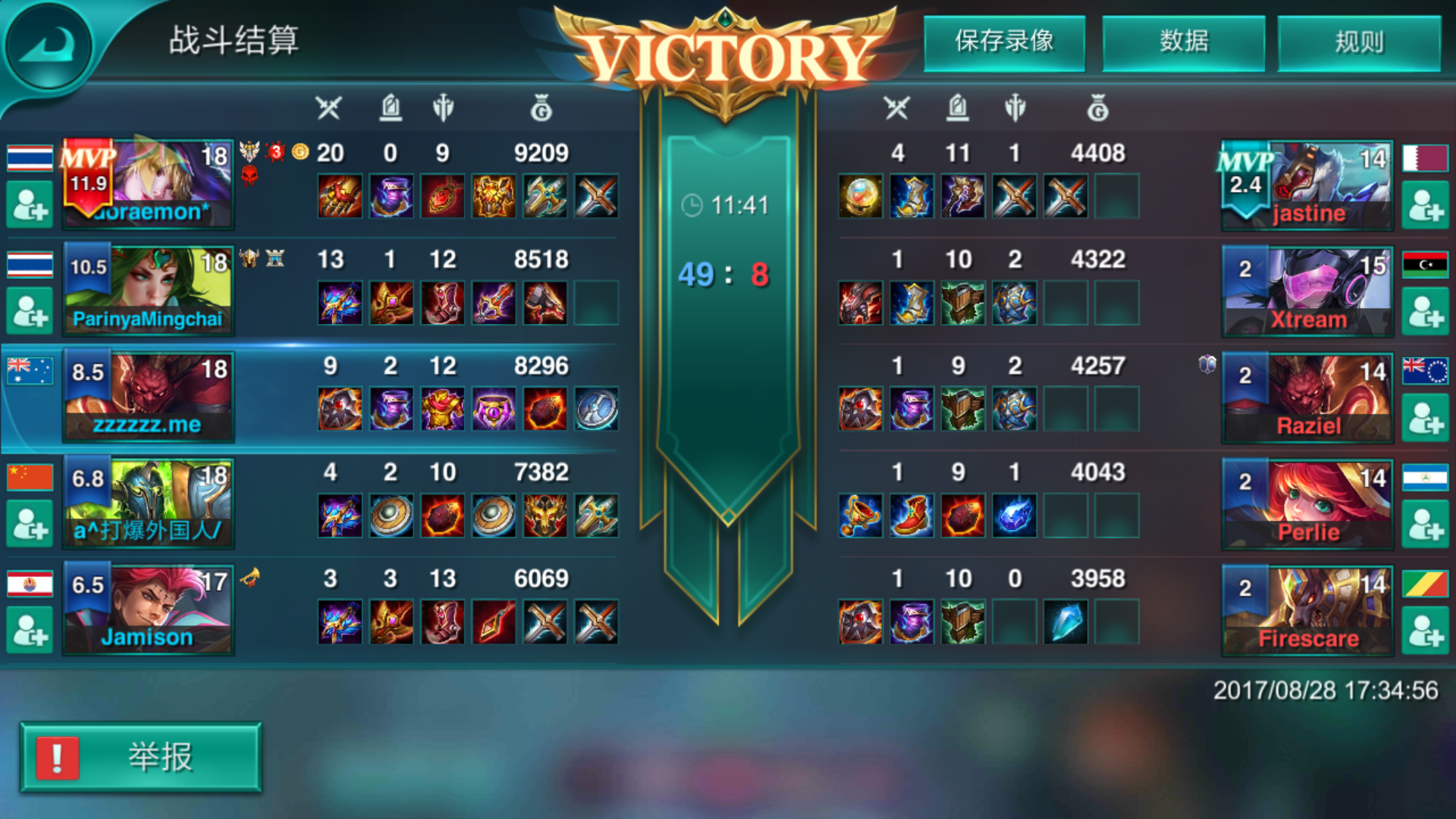Image resolution: width=1456 pixels, height=819 pixels.
Task: View ParinyaMingchai's hero portrait
Action: 148,290
